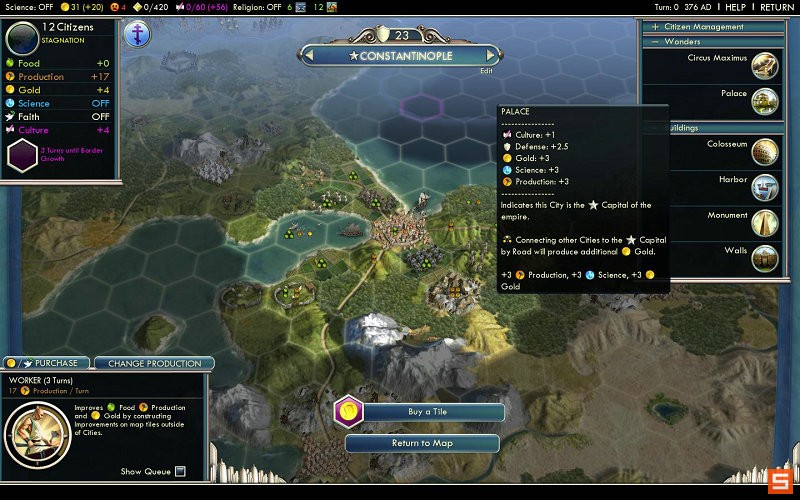Toggle the Show Queue checkbox

point(180,472)
